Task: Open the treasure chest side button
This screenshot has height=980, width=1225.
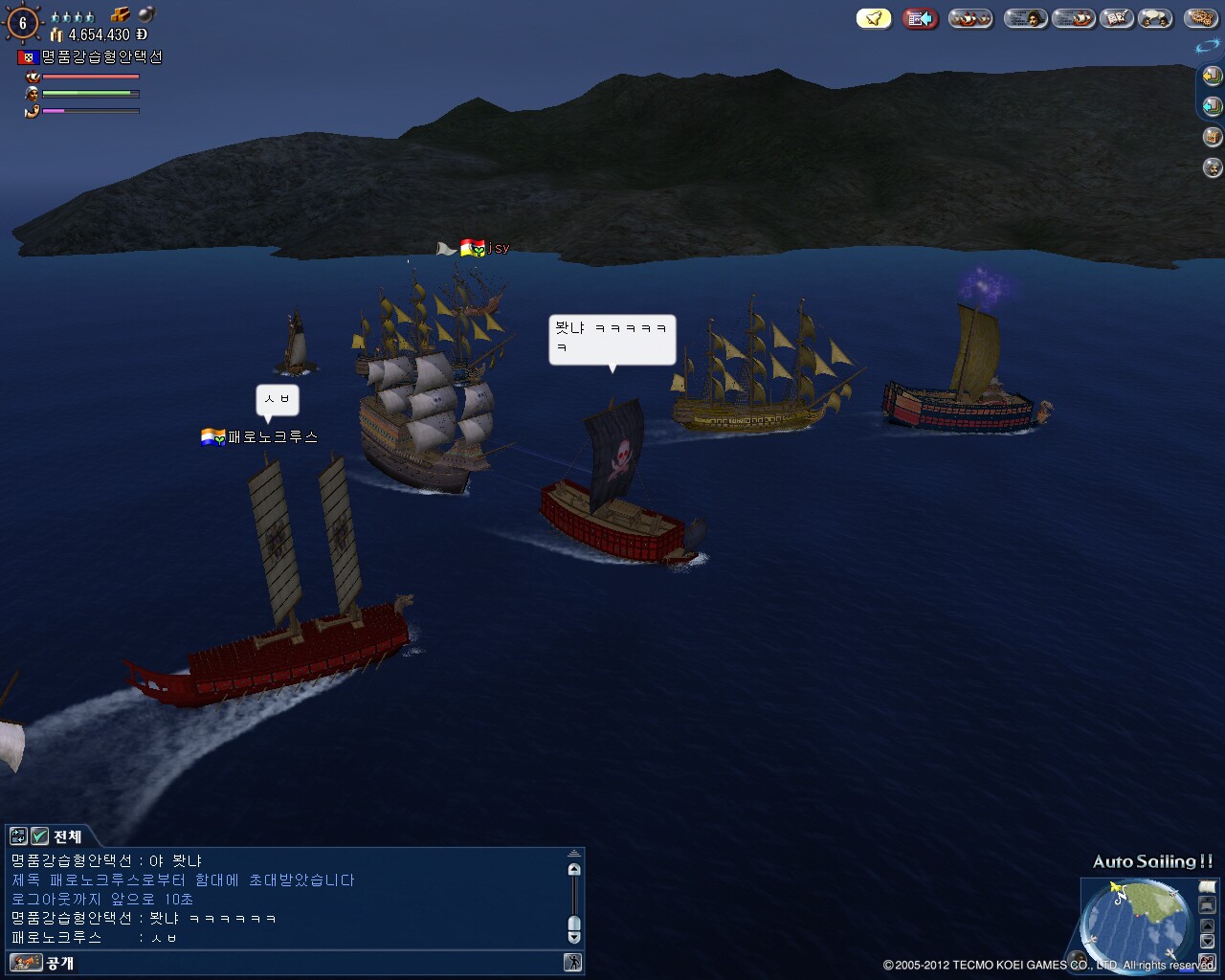Action: click(x=1212, y=137)
